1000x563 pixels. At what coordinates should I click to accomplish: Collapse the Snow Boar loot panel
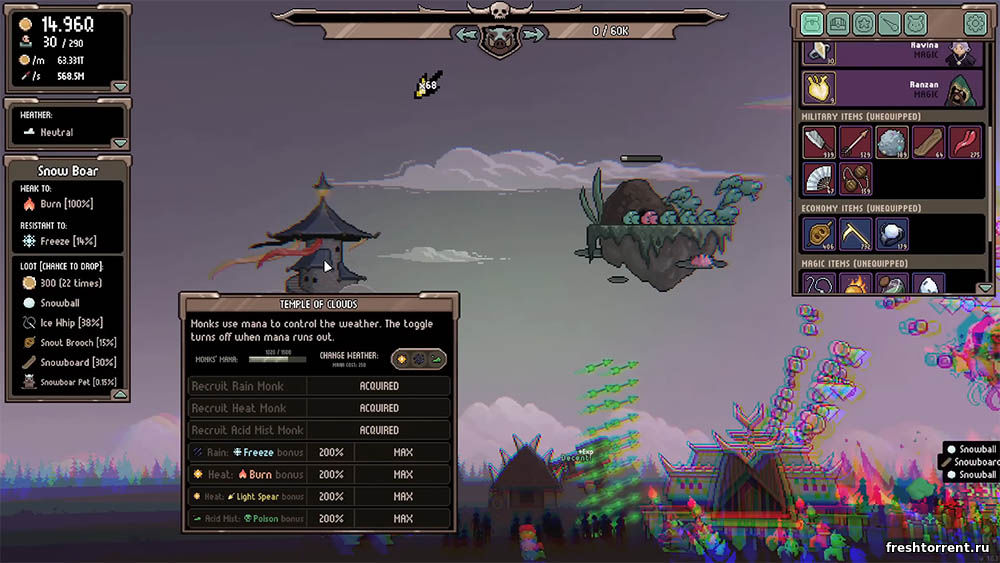click(x=118, y=394)
